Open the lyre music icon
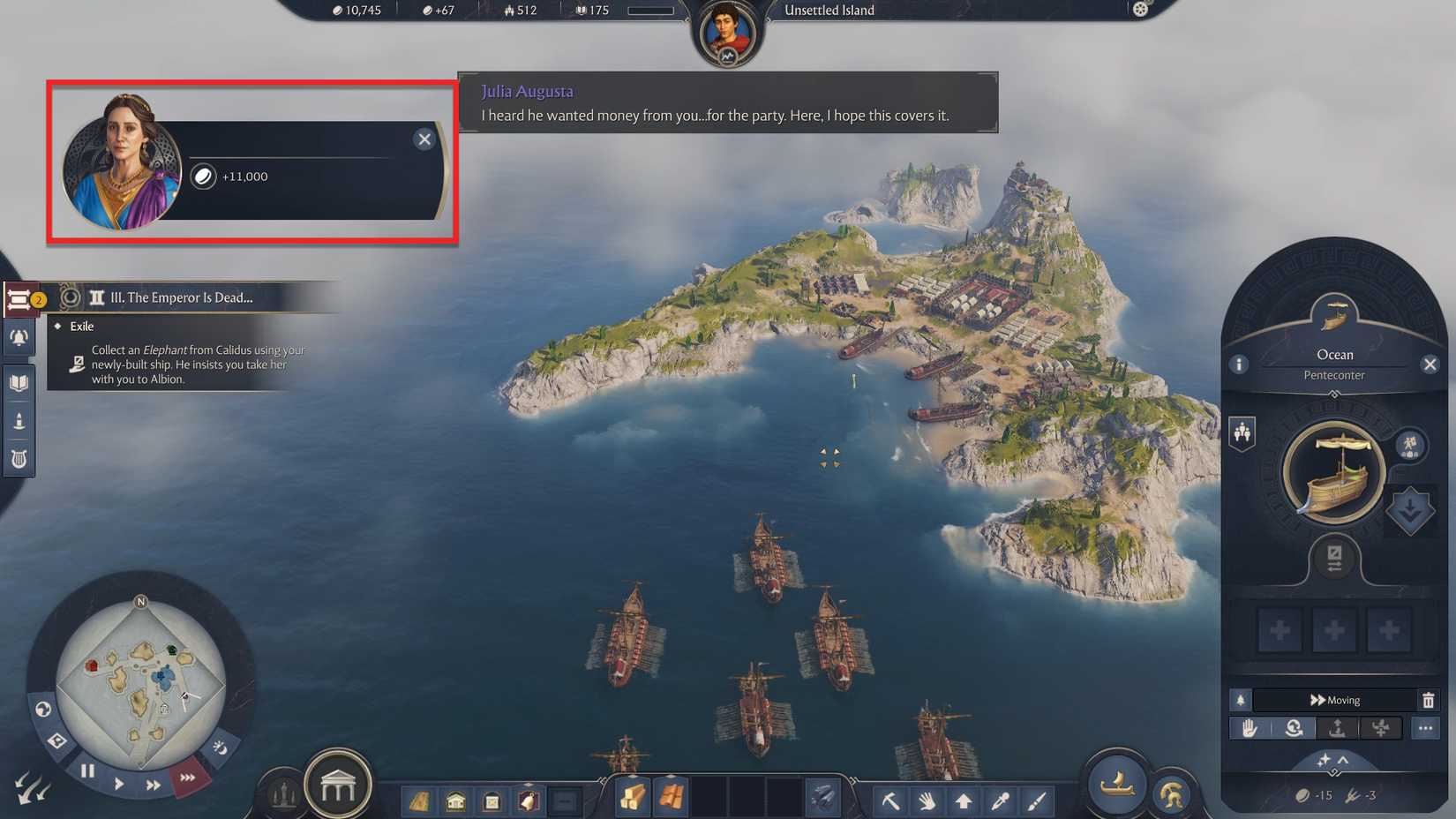This screenshot has height=819, width=1456. (x=19, y=458)
